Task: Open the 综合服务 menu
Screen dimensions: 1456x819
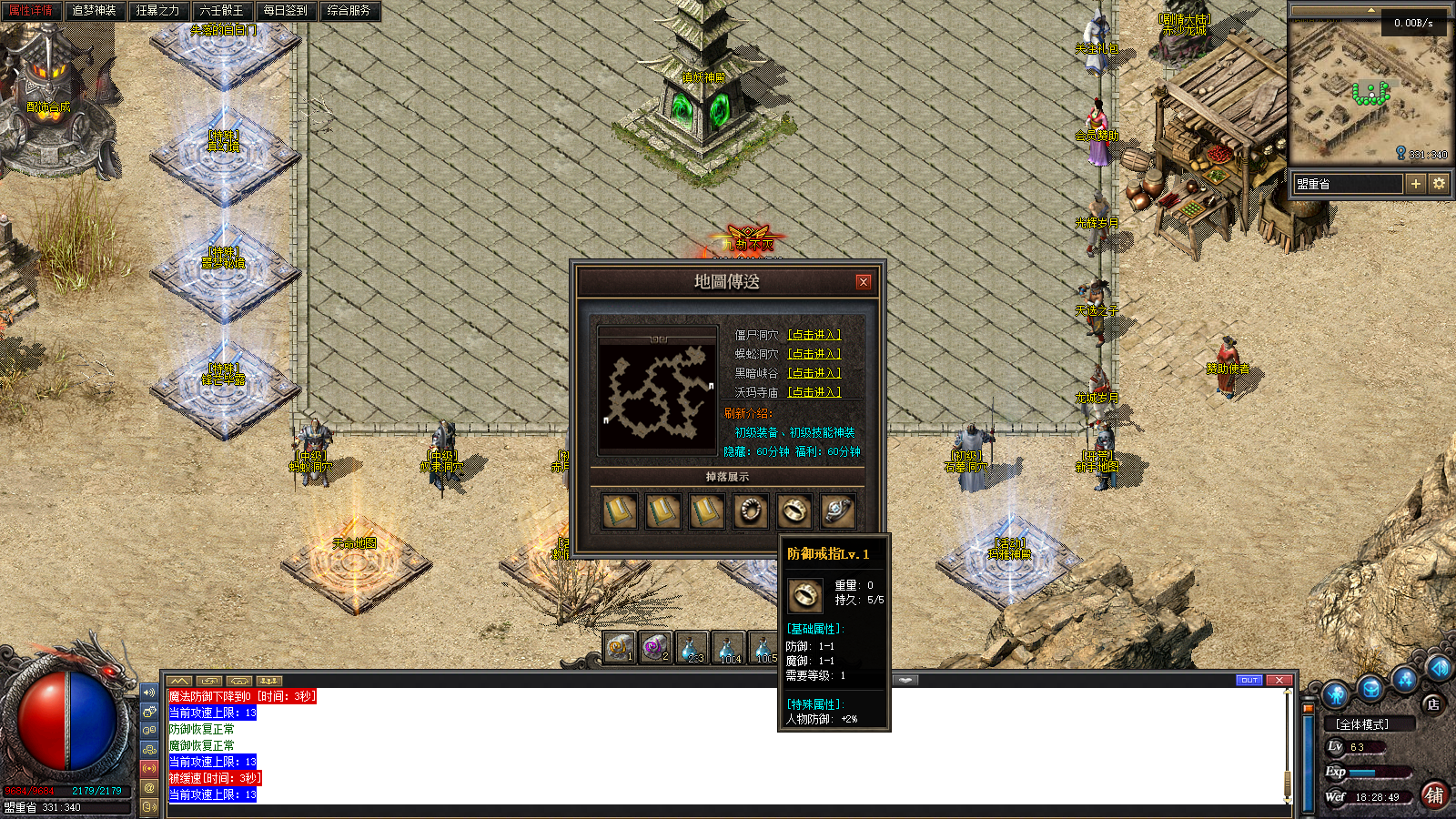Action: click(x=349, y=11)
